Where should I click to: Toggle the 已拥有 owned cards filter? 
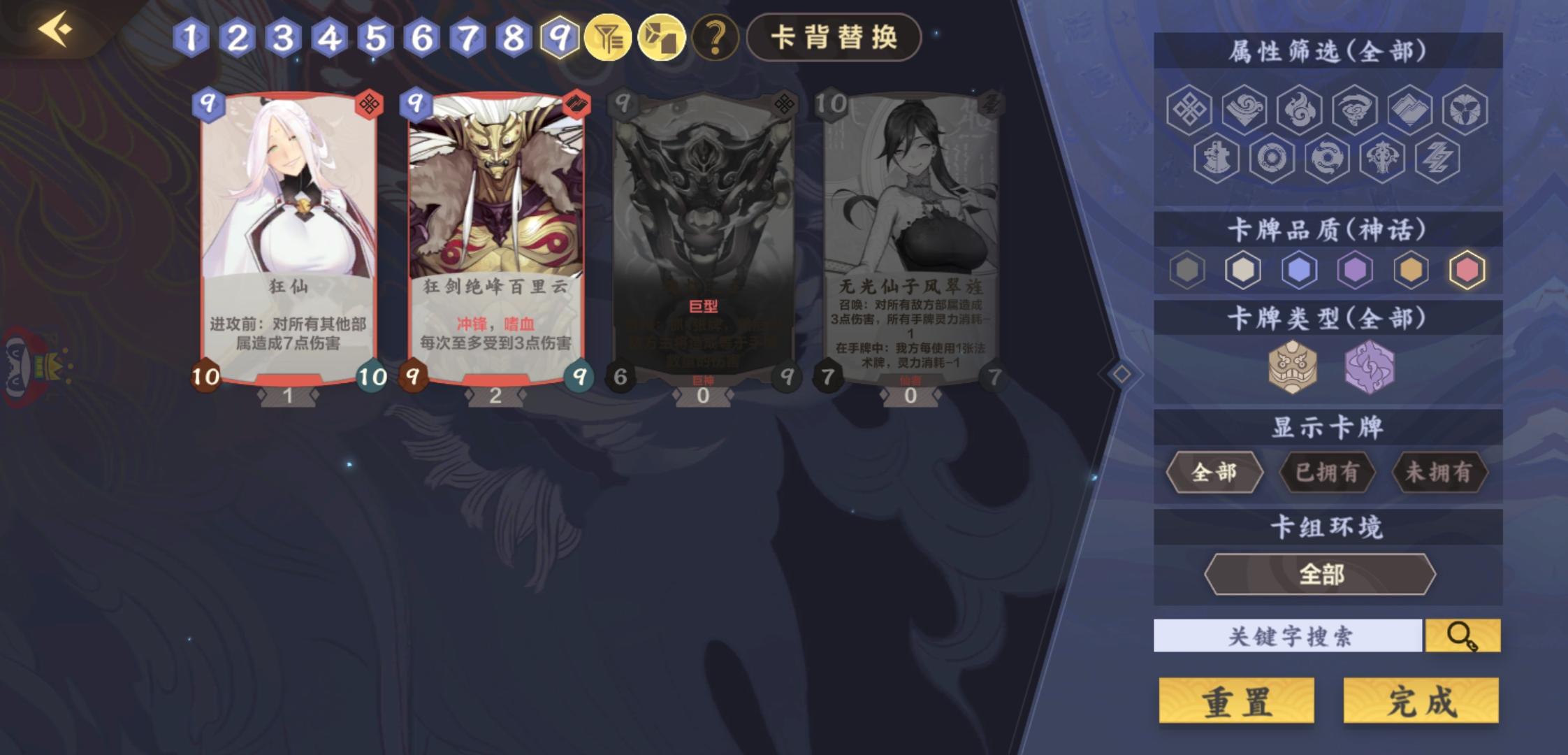coord(1328,473)
